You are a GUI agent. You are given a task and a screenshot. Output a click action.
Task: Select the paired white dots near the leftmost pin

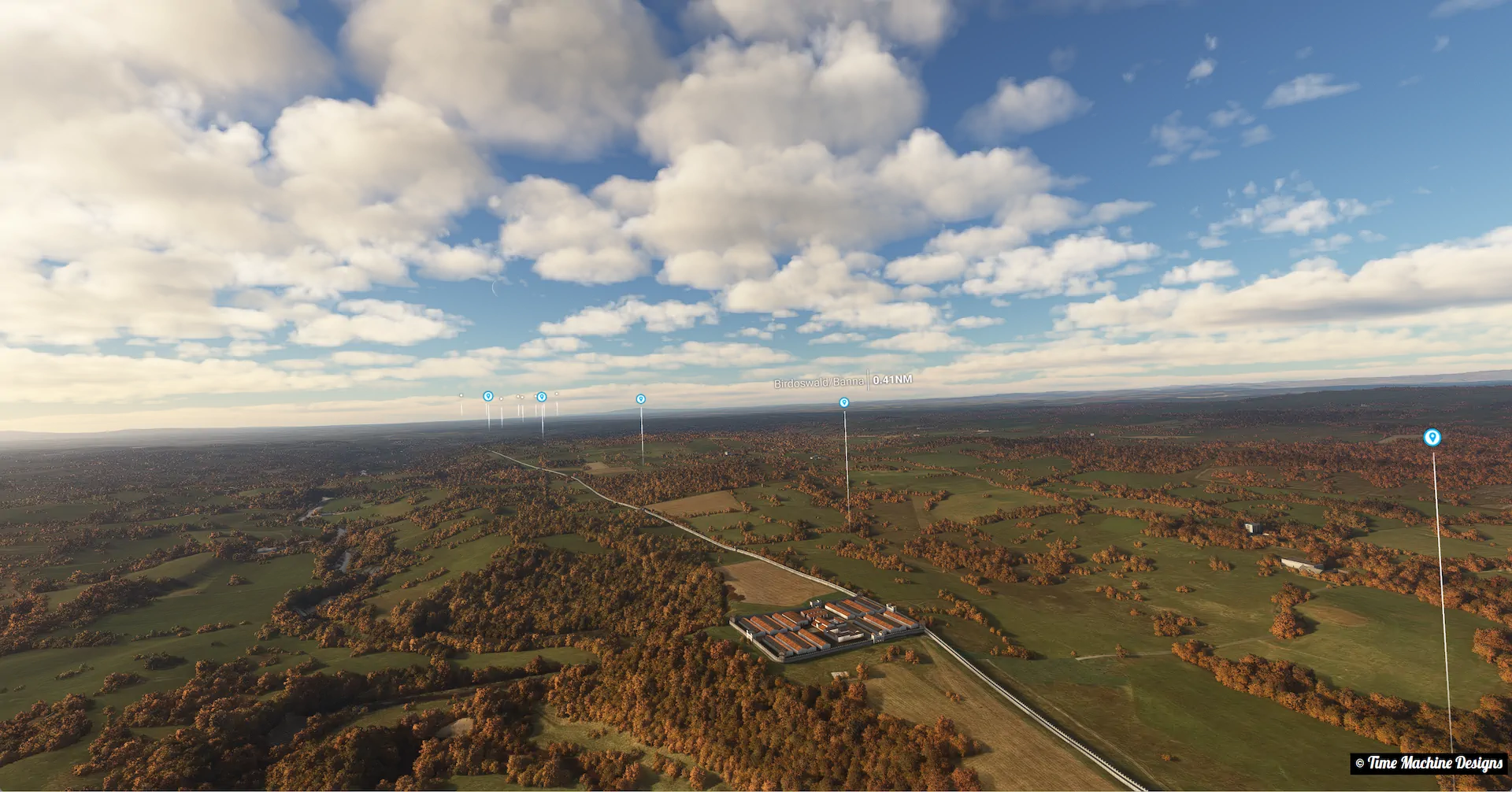518,396
